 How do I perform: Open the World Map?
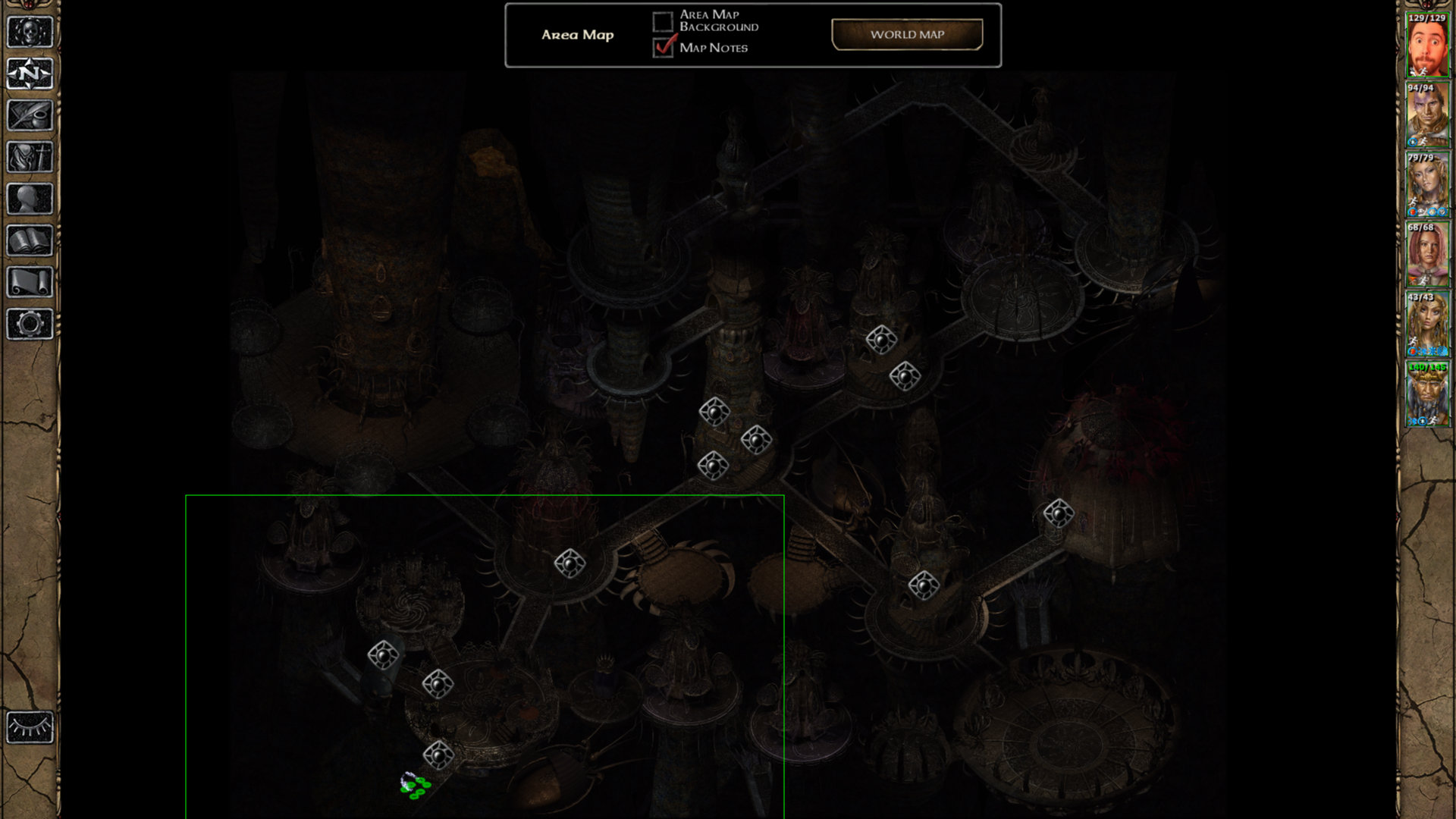[907, 35]
